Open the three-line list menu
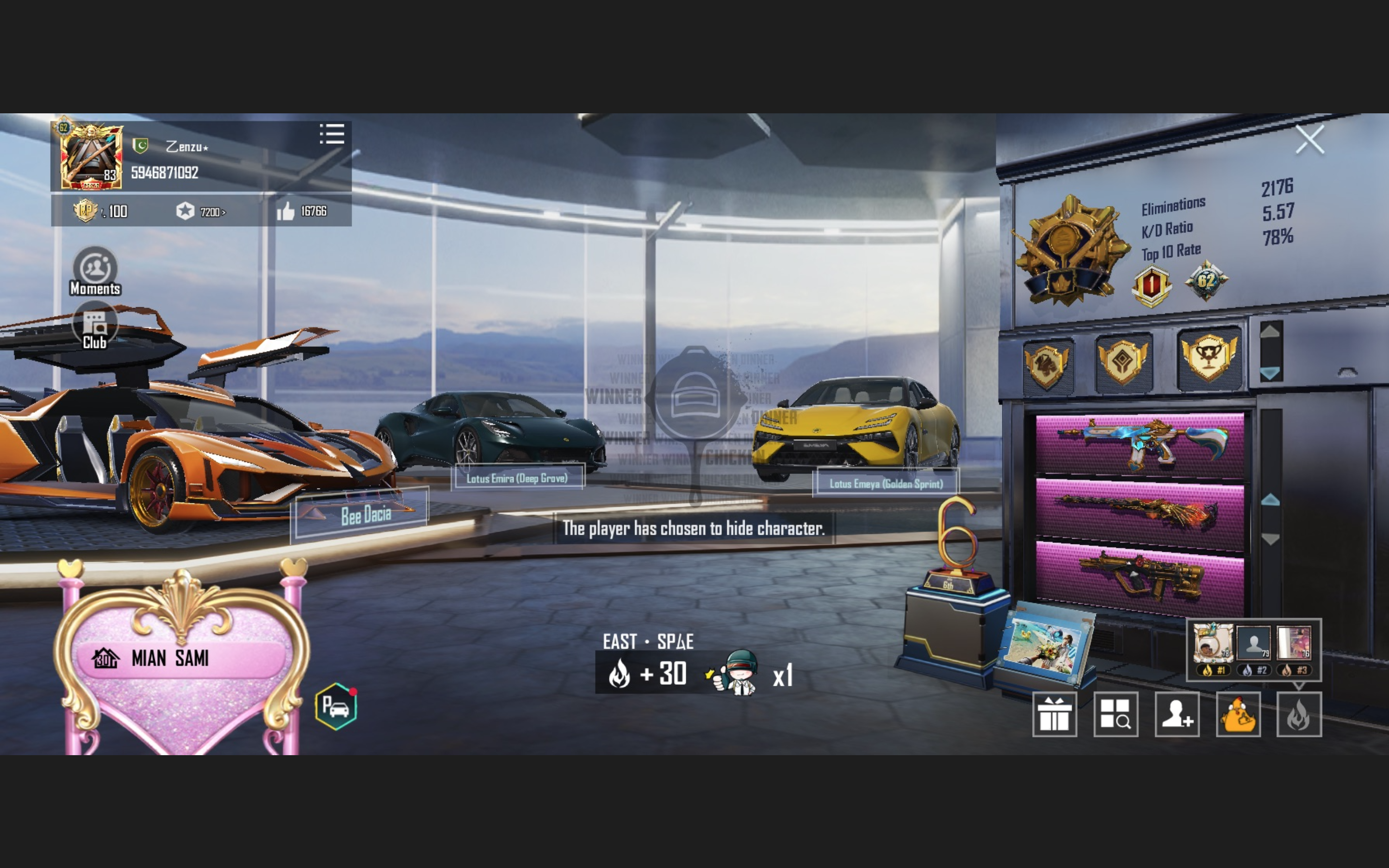1389x868 pixels. click(x=332, y=135)
